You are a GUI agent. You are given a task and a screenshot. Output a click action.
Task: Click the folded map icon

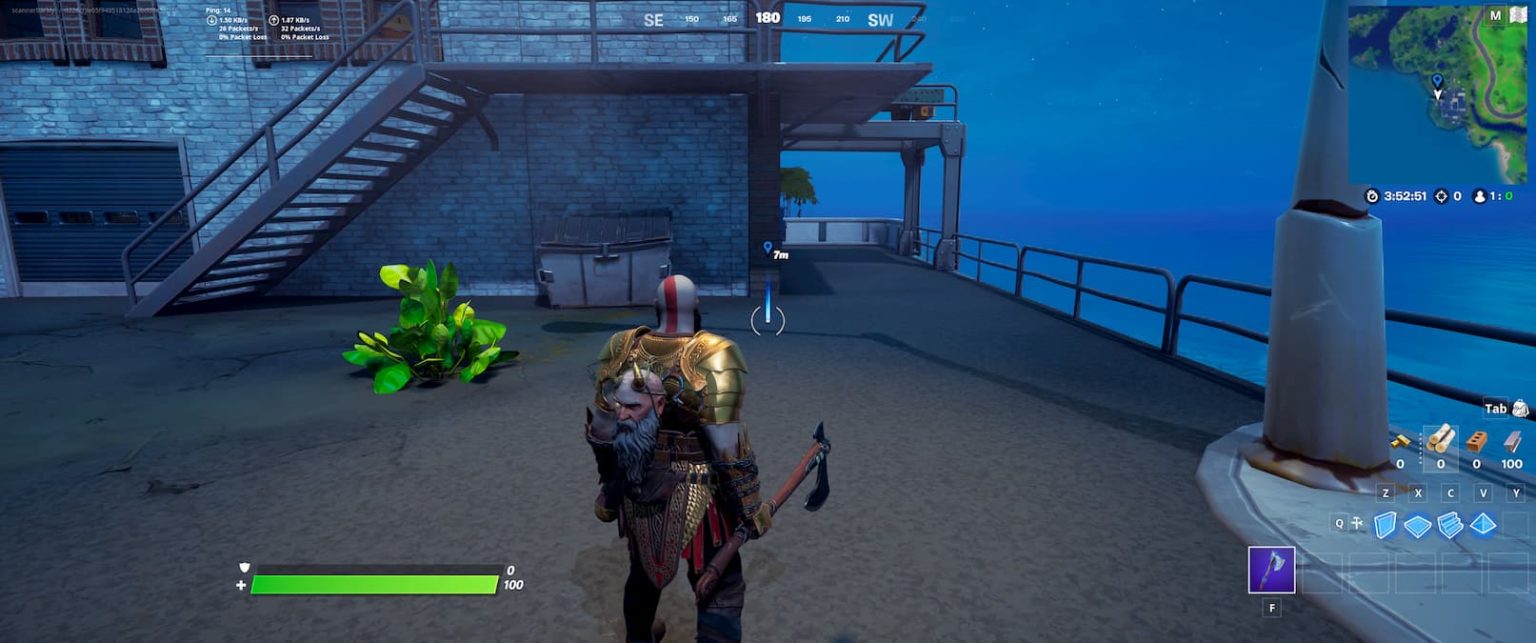point(1519,15)
